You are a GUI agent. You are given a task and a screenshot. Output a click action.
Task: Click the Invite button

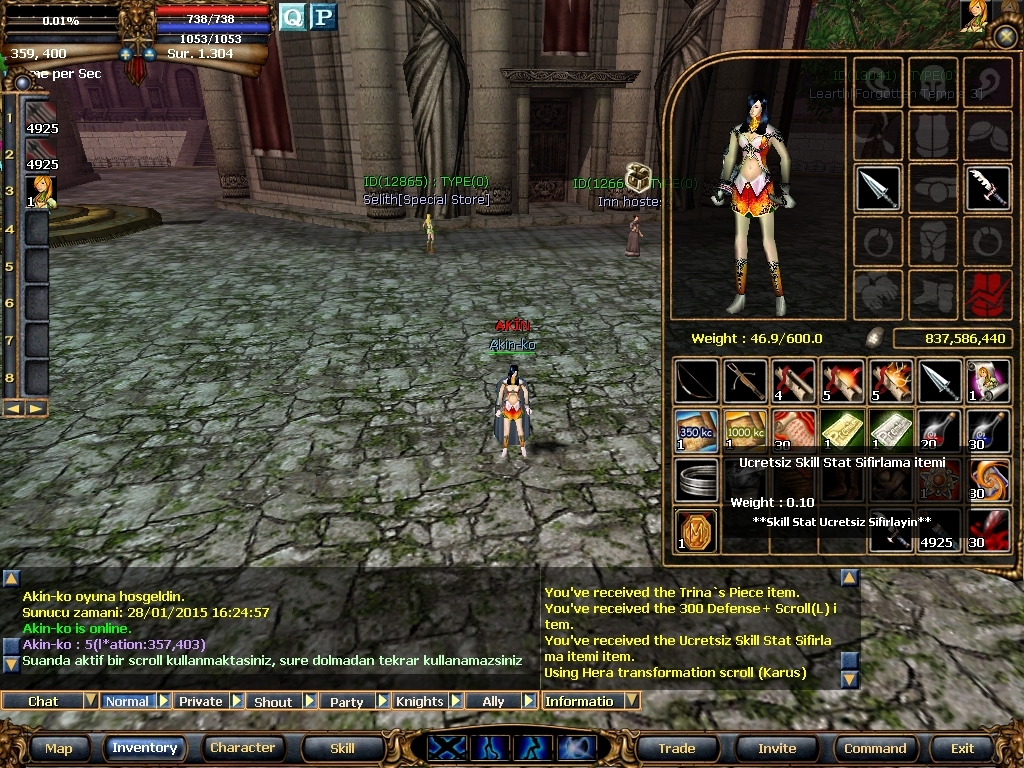[x=777, y=748]
